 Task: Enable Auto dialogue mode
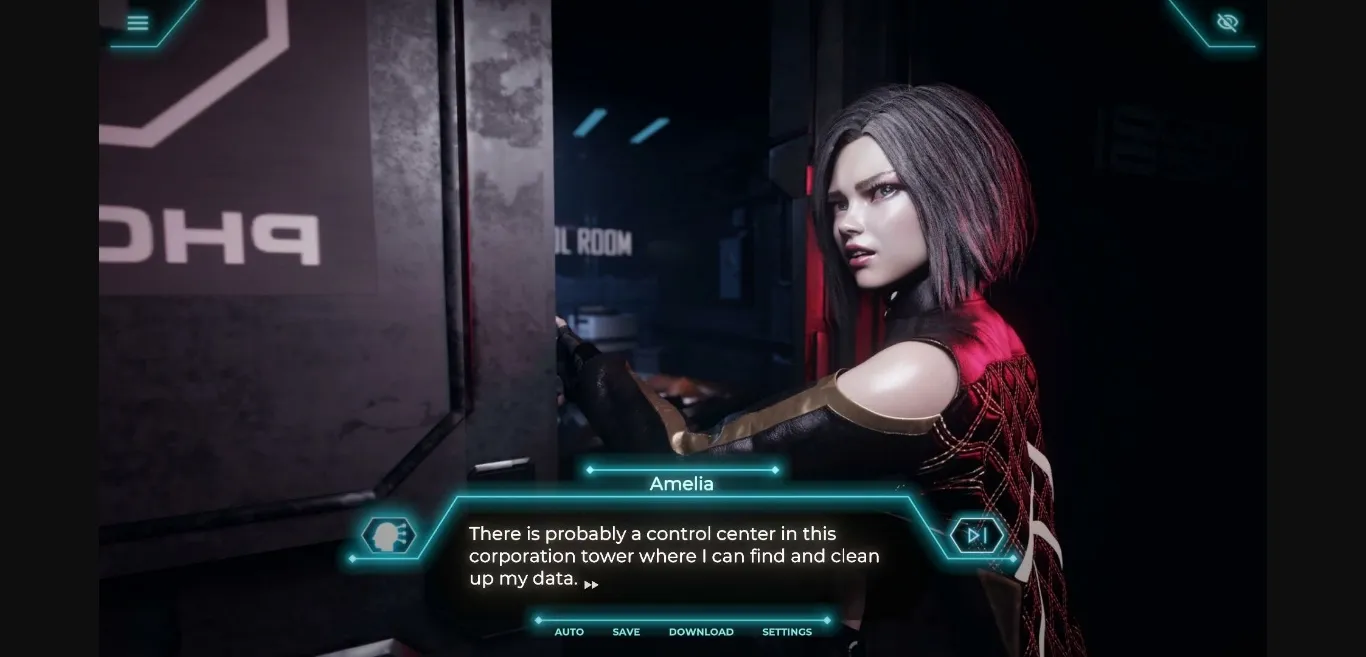[569, 632]
